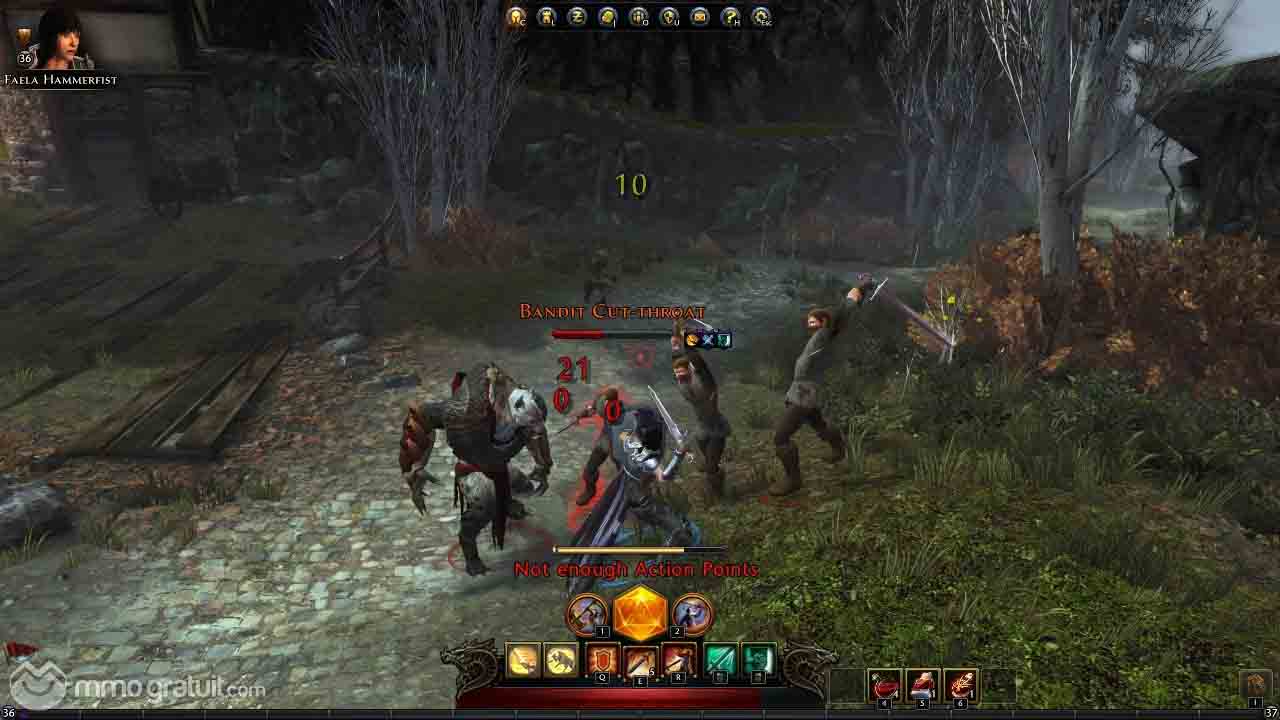Activate the shield ability on Q
The image size is (1280, 720).
point(603,661)
